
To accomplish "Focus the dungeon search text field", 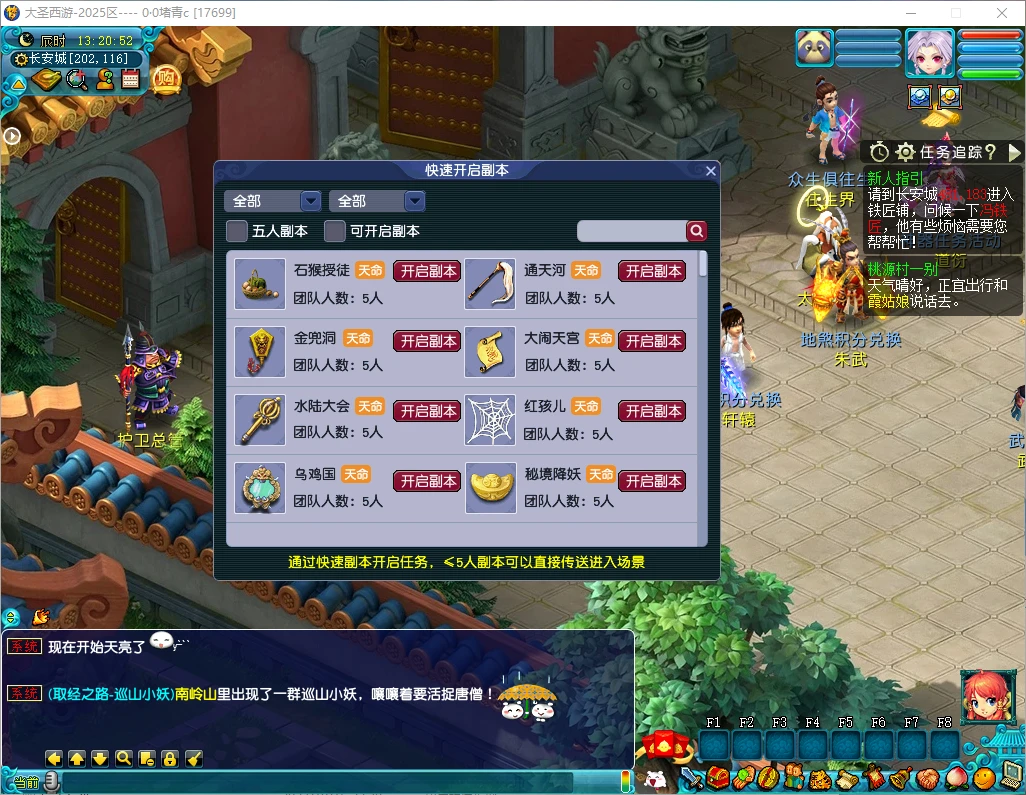I will pos(631,231).
